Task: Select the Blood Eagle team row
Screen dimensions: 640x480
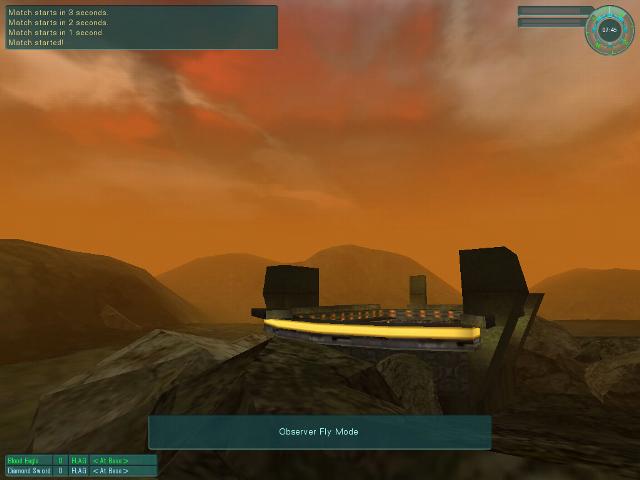Action: click(x=81, y=460)
